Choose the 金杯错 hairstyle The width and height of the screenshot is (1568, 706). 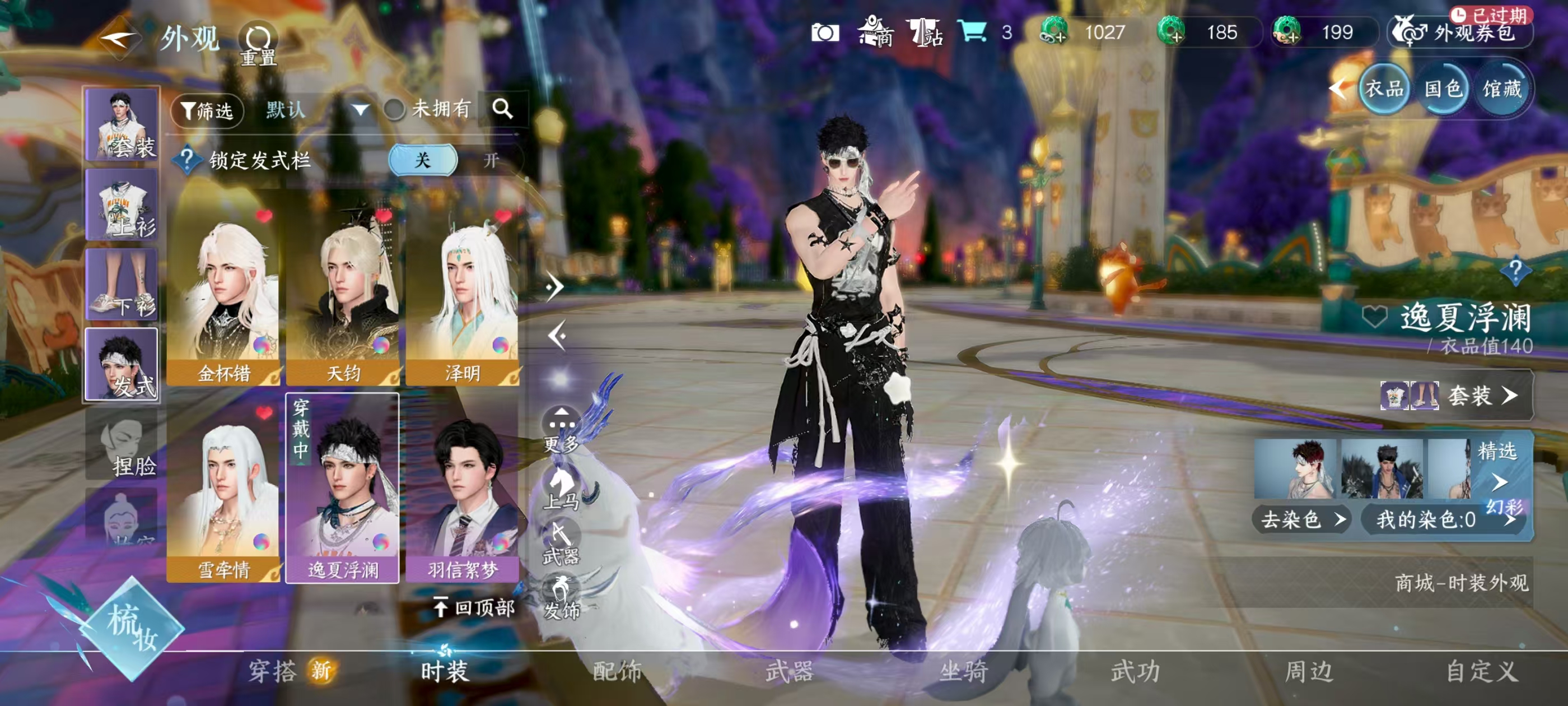click(x=223, y=292)
